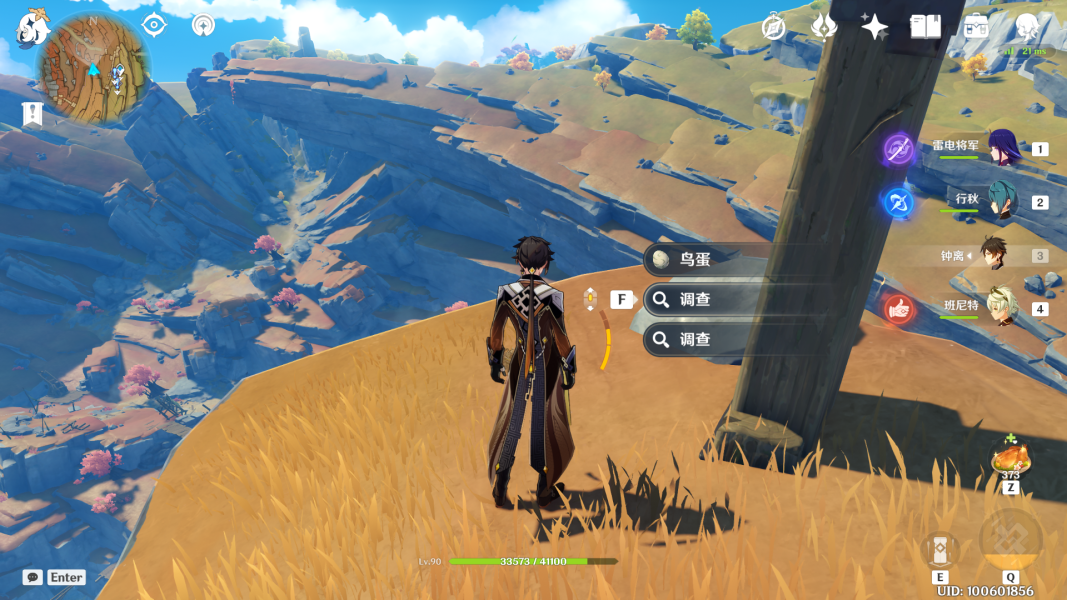
Task: Open the adventurer handbook book icon
Action: coord(925,27)
